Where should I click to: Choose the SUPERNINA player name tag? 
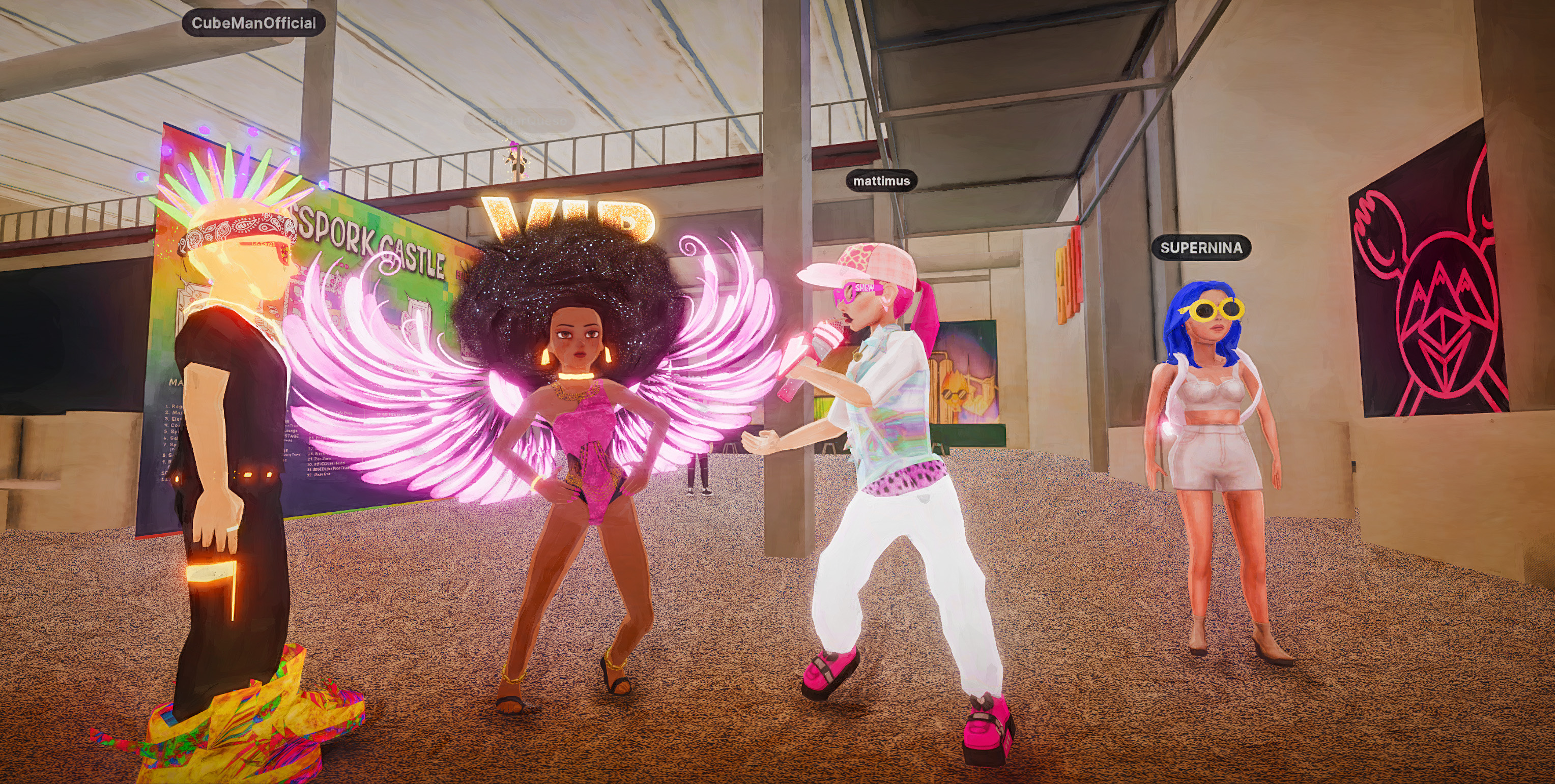1201,247
